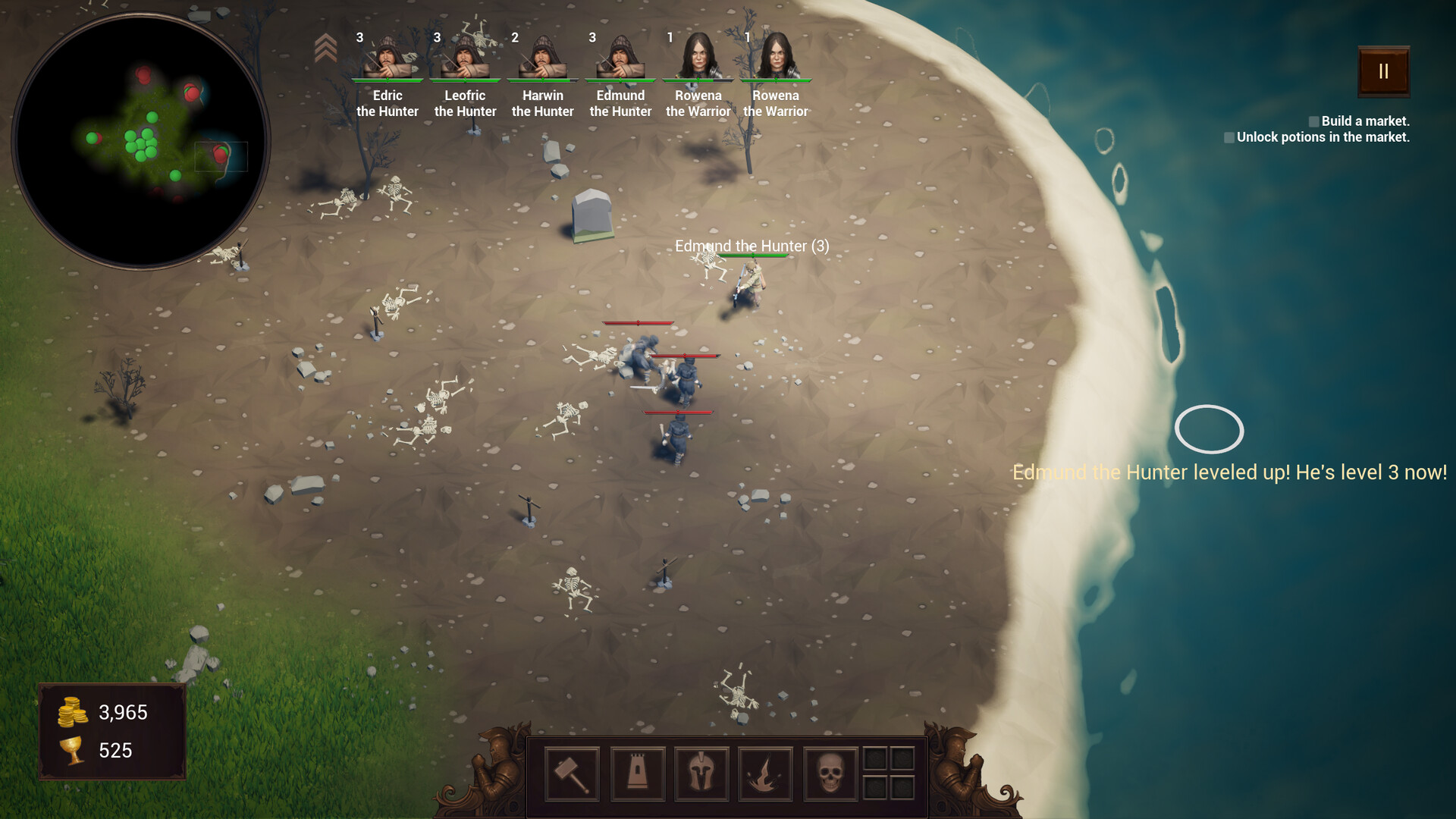Pick Edmund the Hunter's portrait in roster
1456x819 pixels.
[620, 57]
